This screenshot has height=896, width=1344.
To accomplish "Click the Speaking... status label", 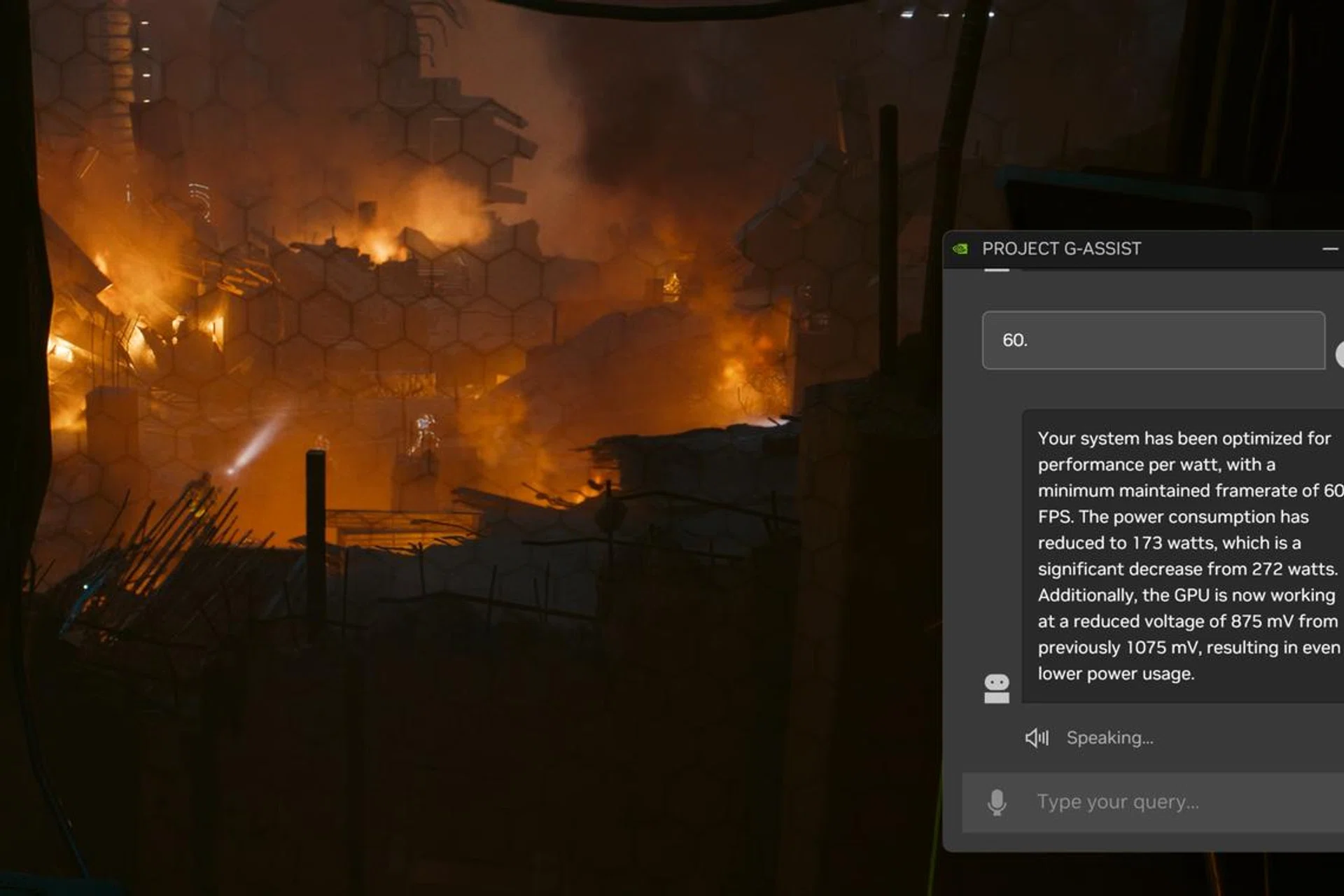I will [1109, 737].
